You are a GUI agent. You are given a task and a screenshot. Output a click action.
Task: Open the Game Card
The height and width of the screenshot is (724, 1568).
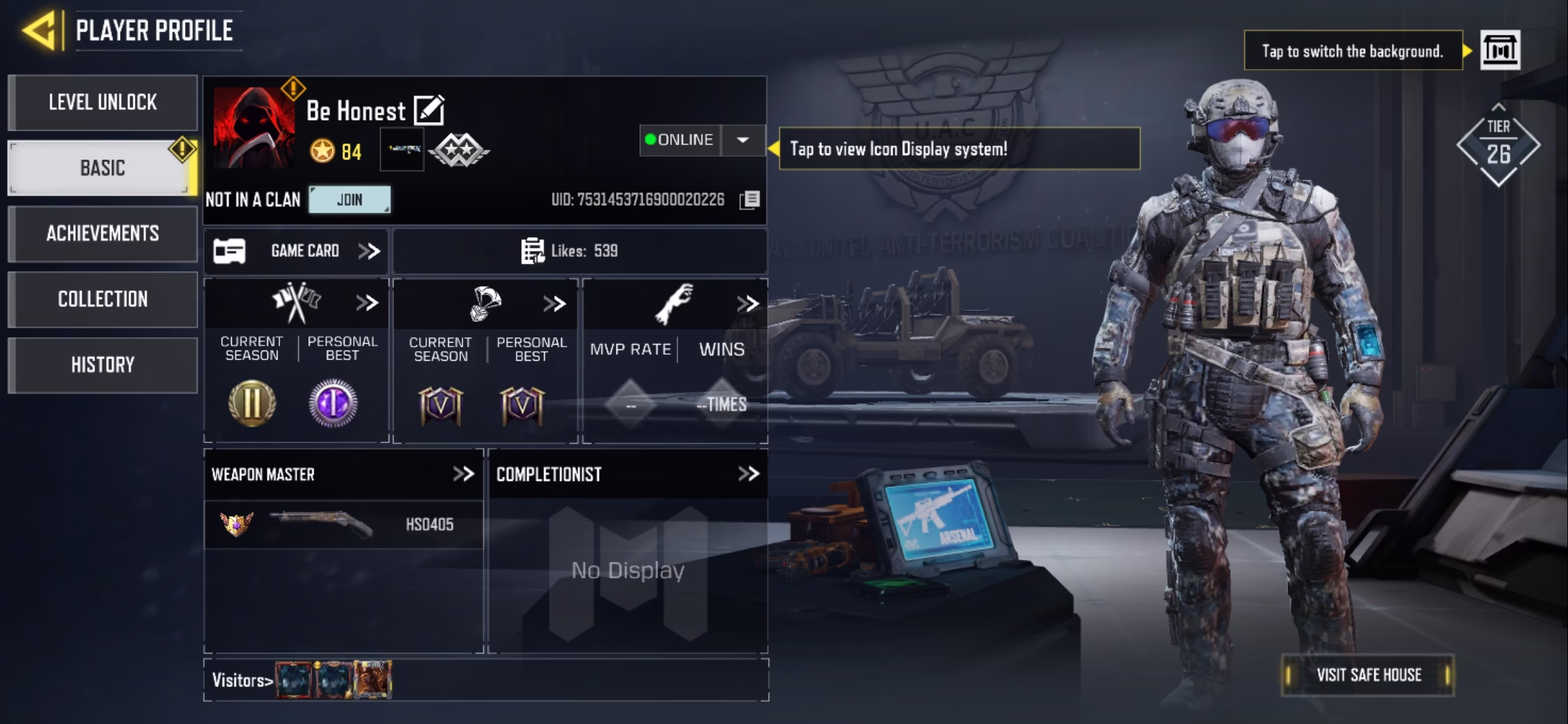point(296,251)
